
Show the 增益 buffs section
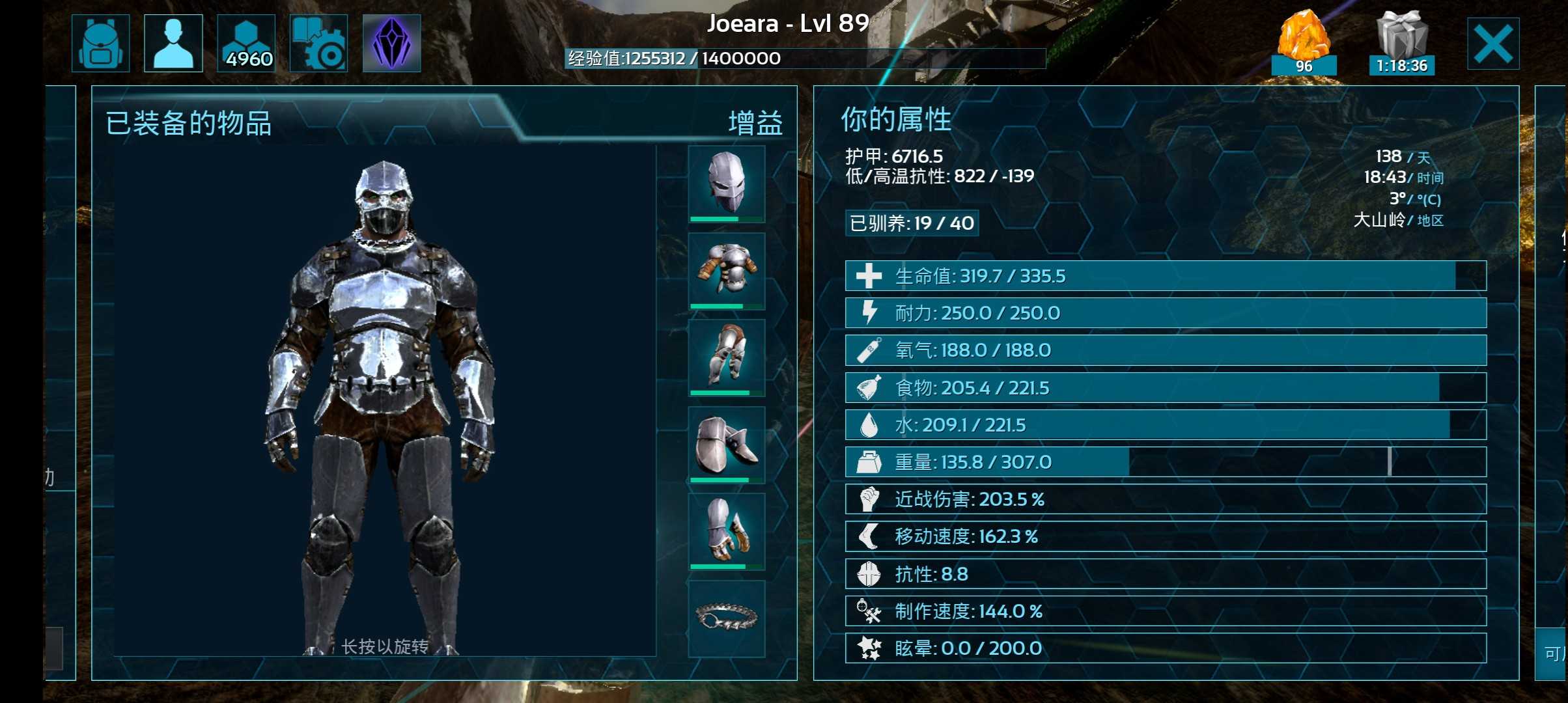[x=755, y=123]
